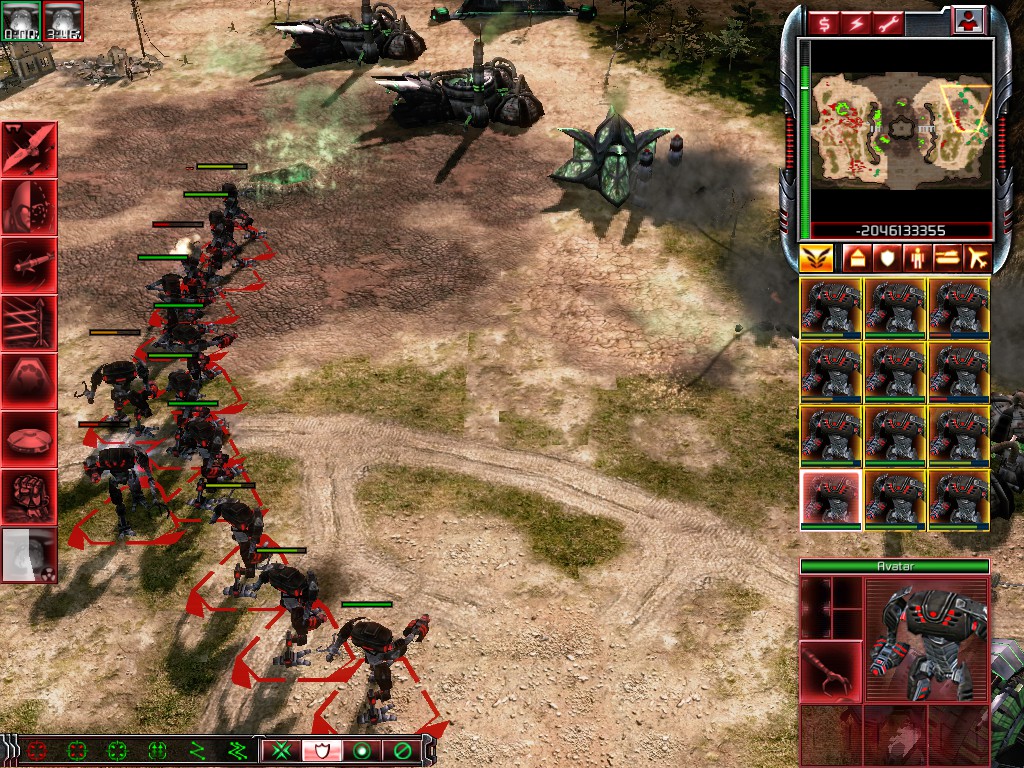Viewport: 1024px width, 768px height.
Task: Activate the repair wrench button
Action: point(887,23)
